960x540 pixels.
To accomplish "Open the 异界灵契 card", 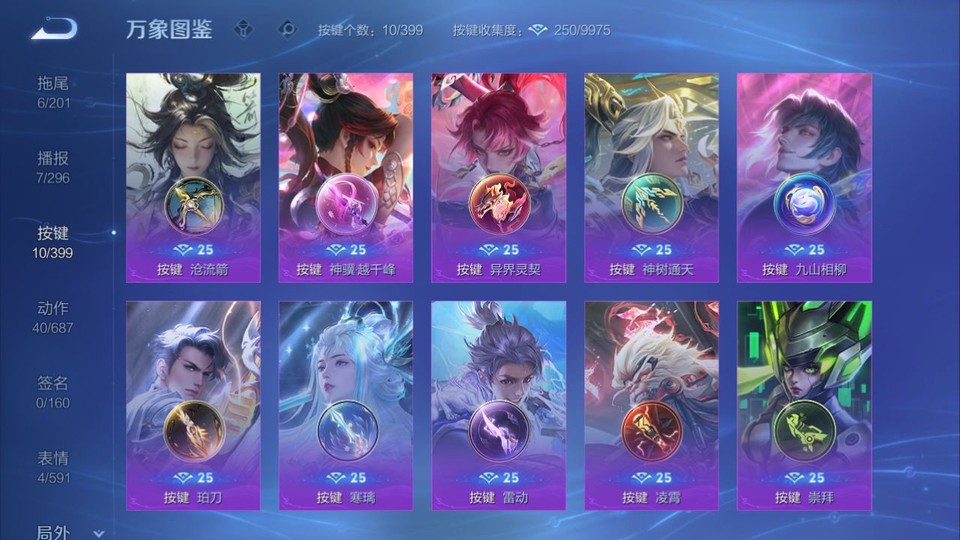I will pos(498,177).
